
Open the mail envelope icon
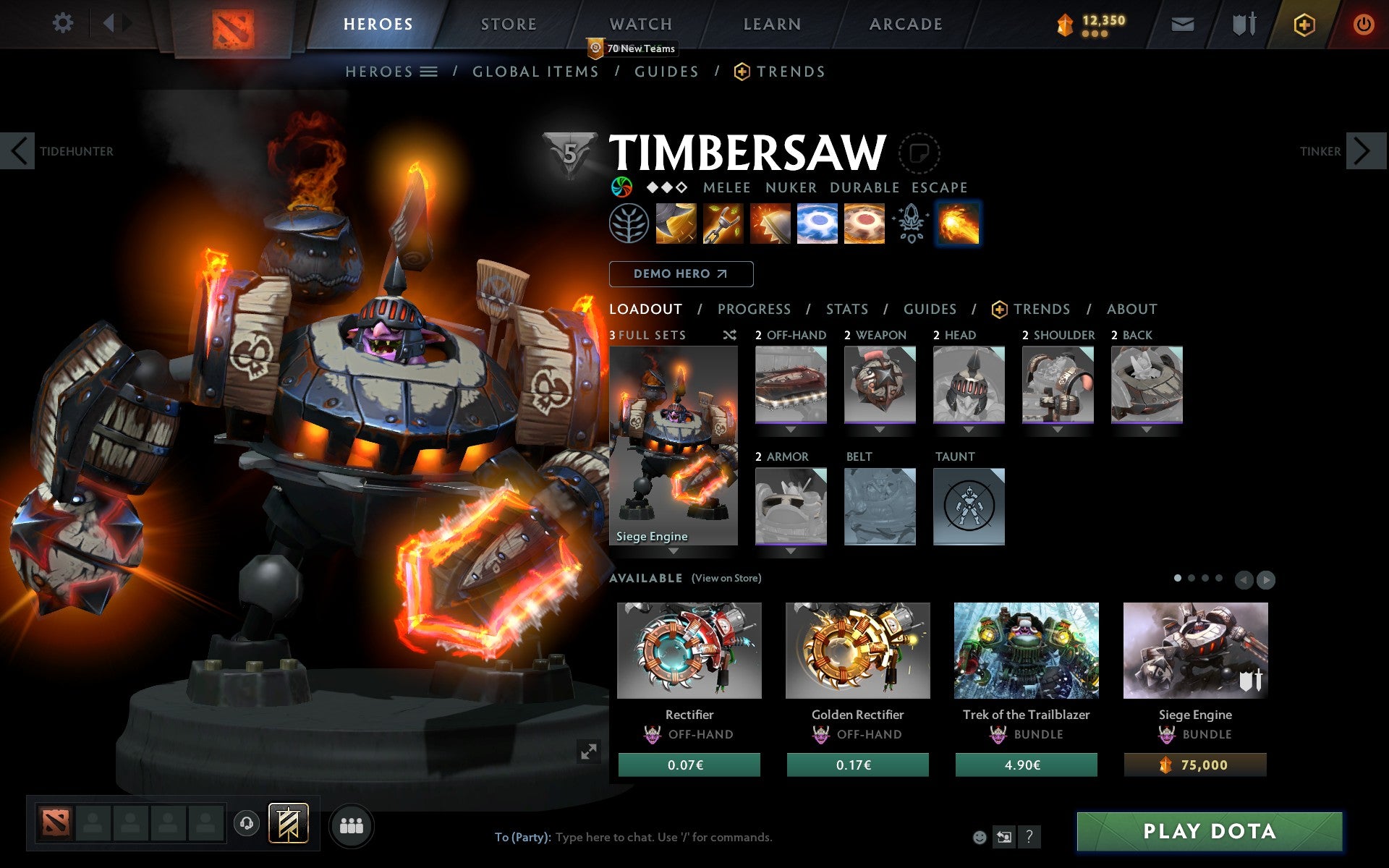tap(1182, 23)
